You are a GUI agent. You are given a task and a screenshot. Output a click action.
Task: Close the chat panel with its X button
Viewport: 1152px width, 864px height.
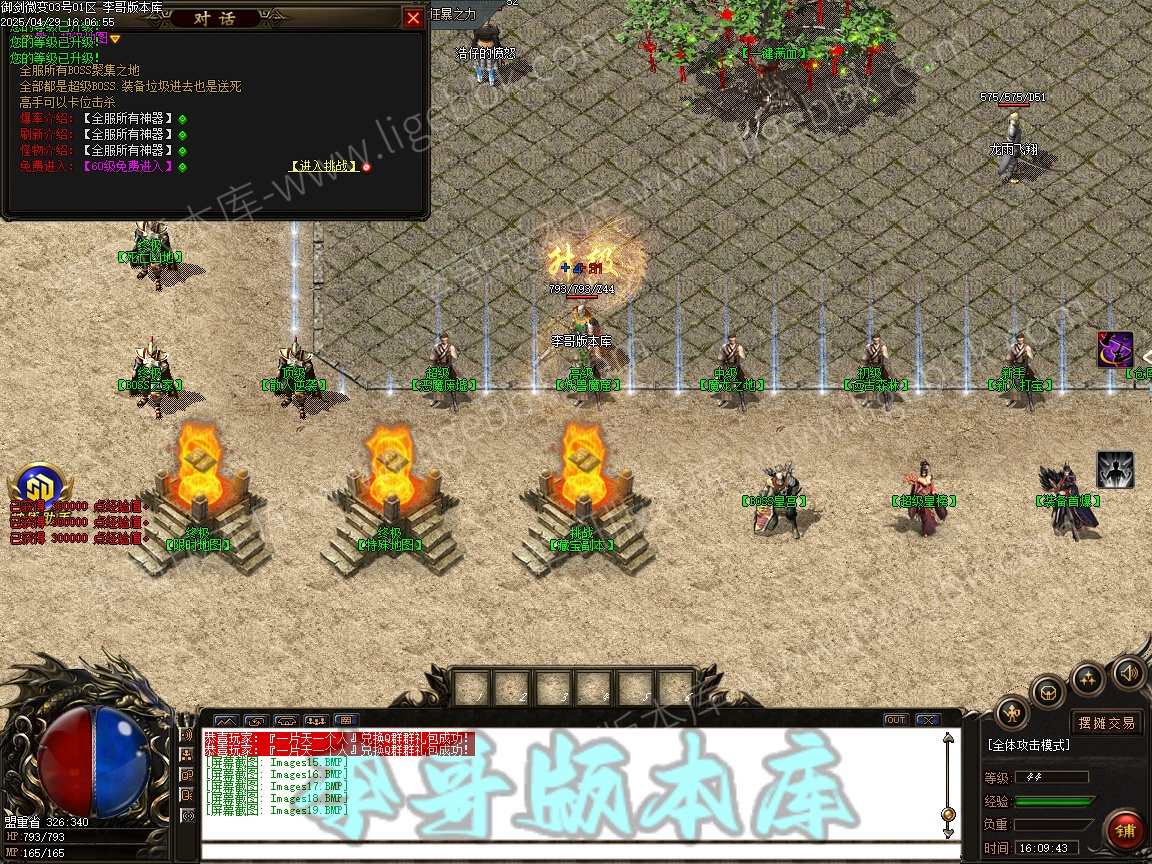click(x=928, y=720)
